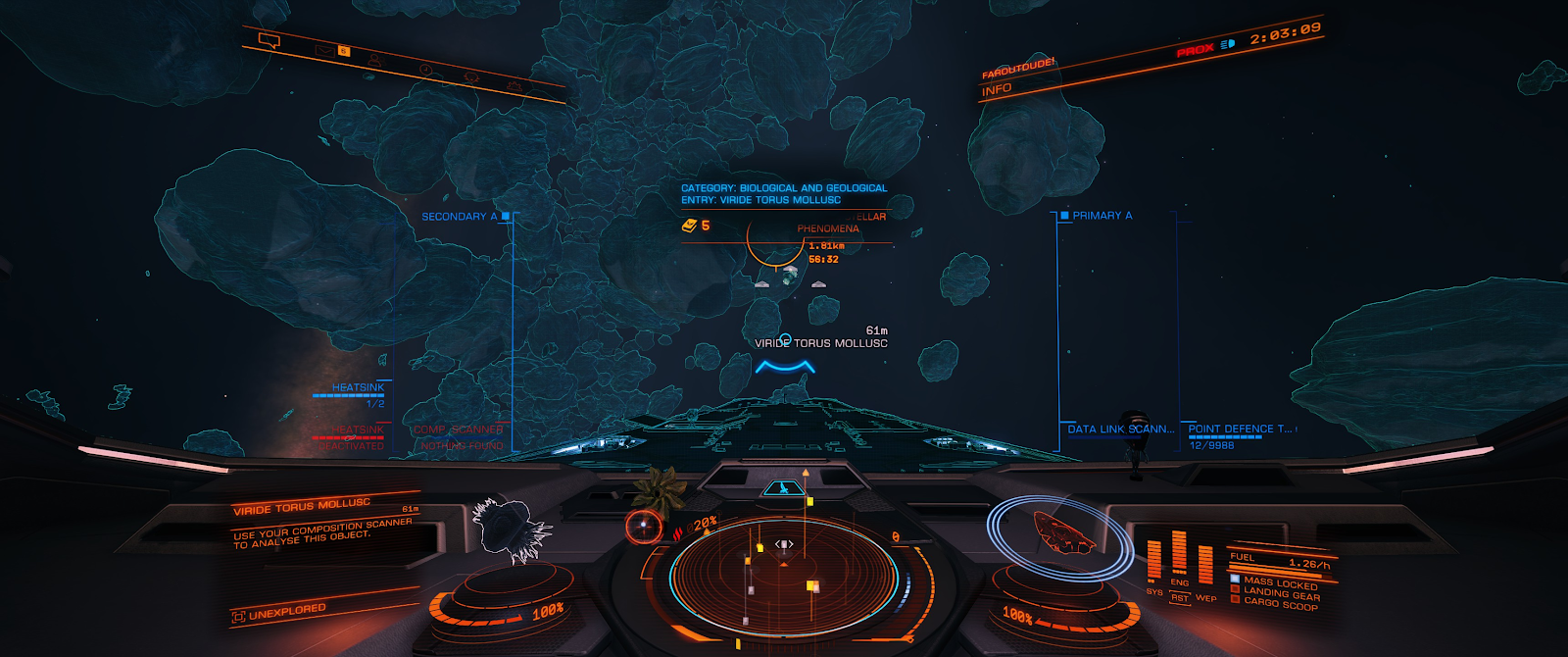Open the INFO panel

[x=997, y=89]
